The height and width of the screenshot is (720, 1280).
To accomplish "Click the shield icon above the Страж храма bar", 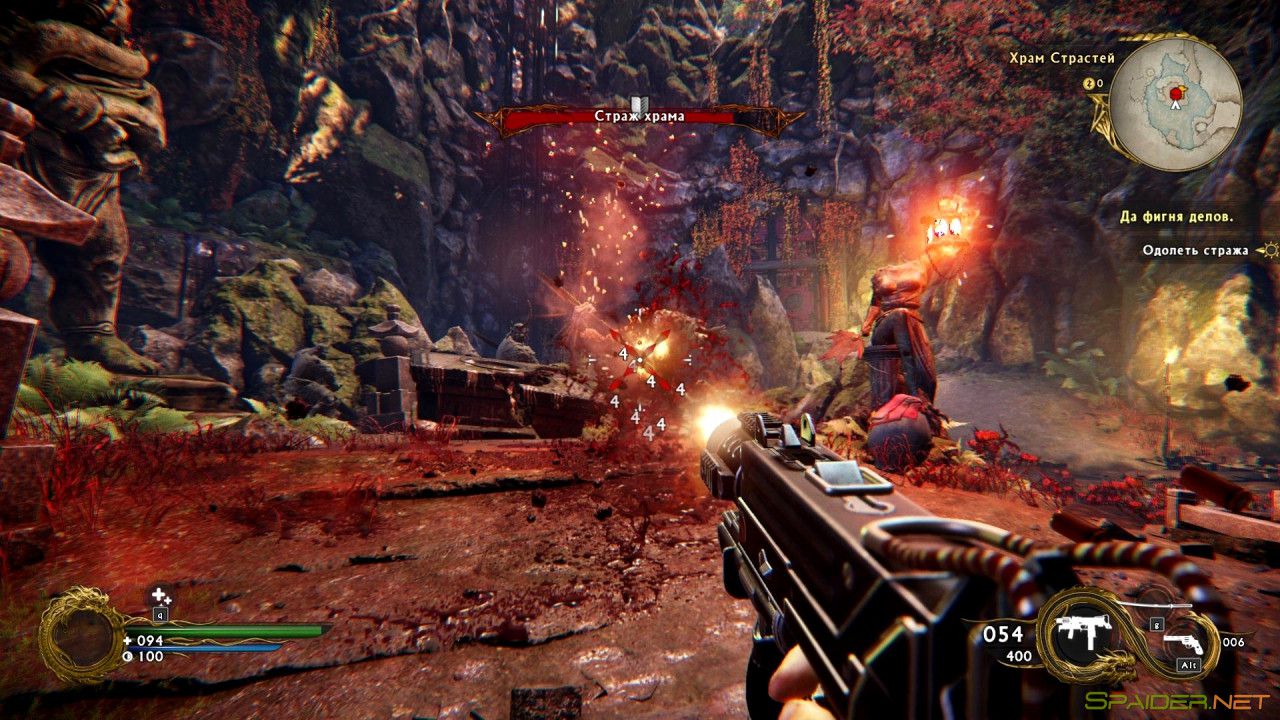I will click(638, 106).
